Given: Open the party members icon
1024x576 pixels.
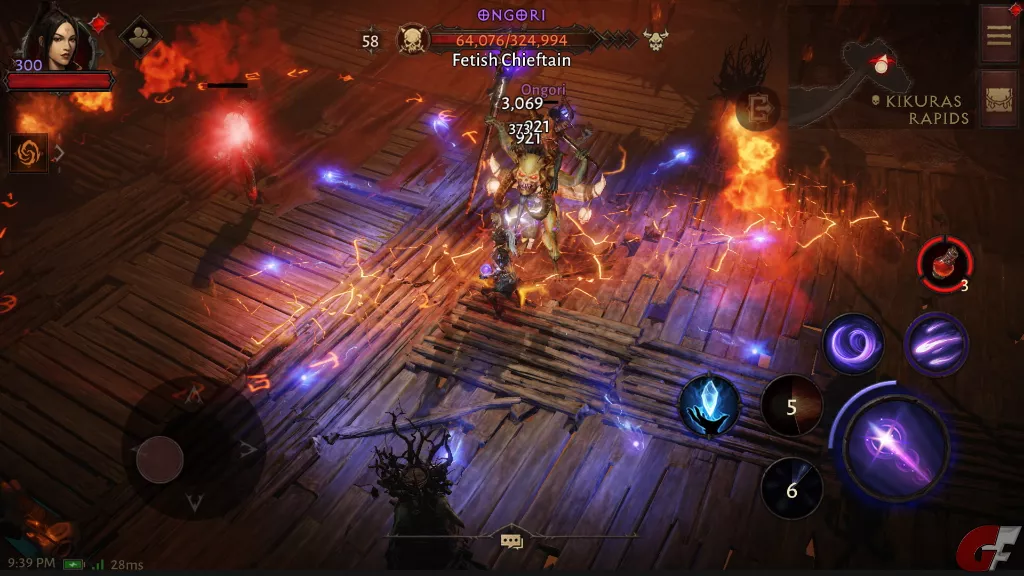Looking at the screenshot, I should click(x=140, y=37).
